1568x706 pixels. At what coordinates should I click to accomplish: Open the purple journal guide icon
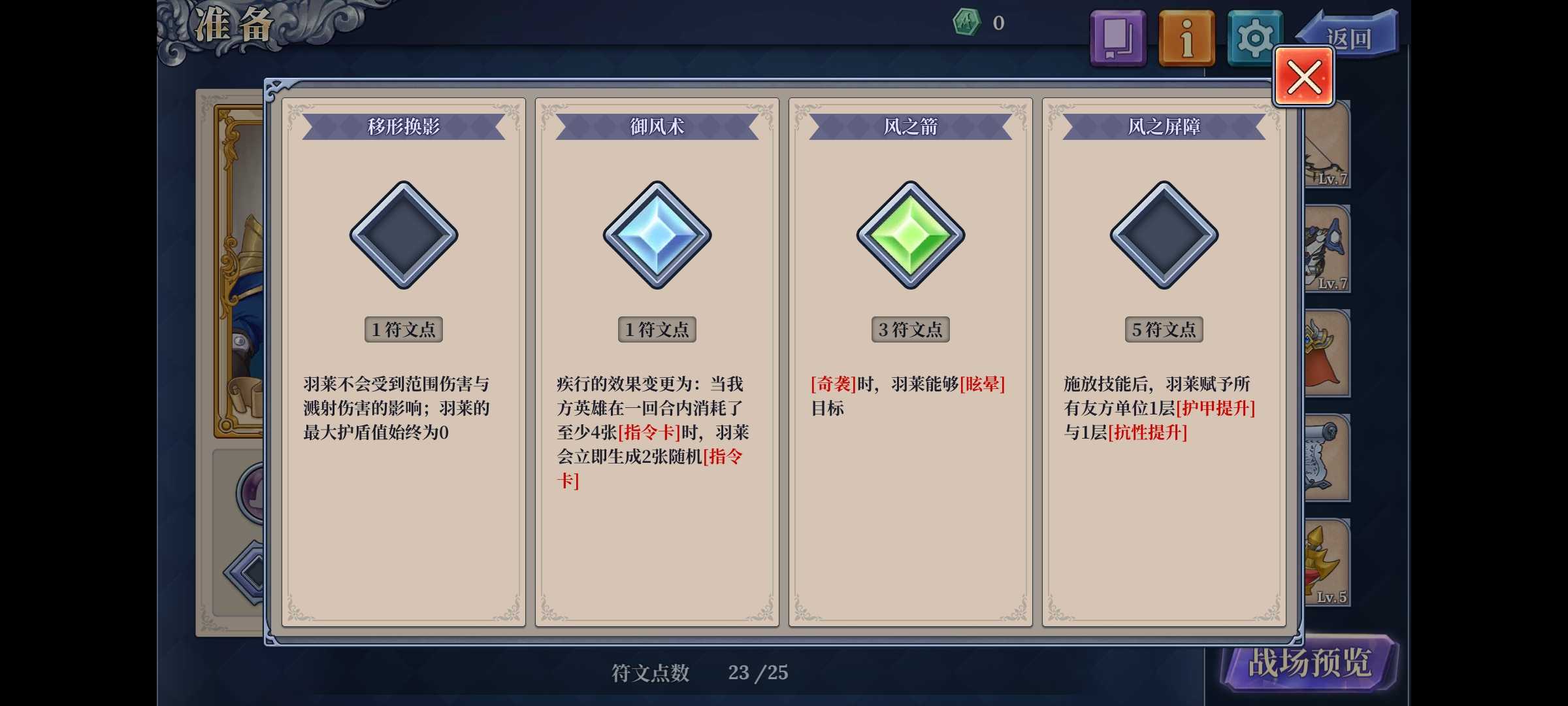[1117, 37]
